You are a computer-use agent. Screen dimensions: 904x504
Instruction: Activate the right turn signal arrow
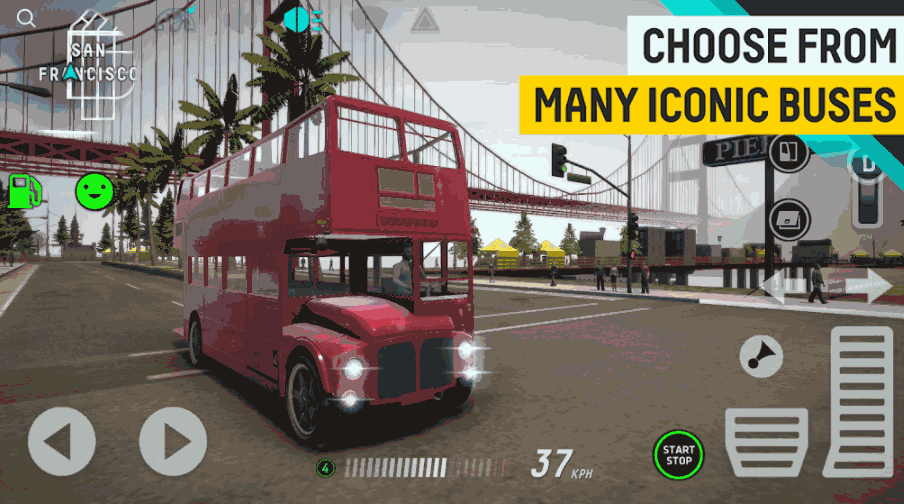tap(868, 287)
